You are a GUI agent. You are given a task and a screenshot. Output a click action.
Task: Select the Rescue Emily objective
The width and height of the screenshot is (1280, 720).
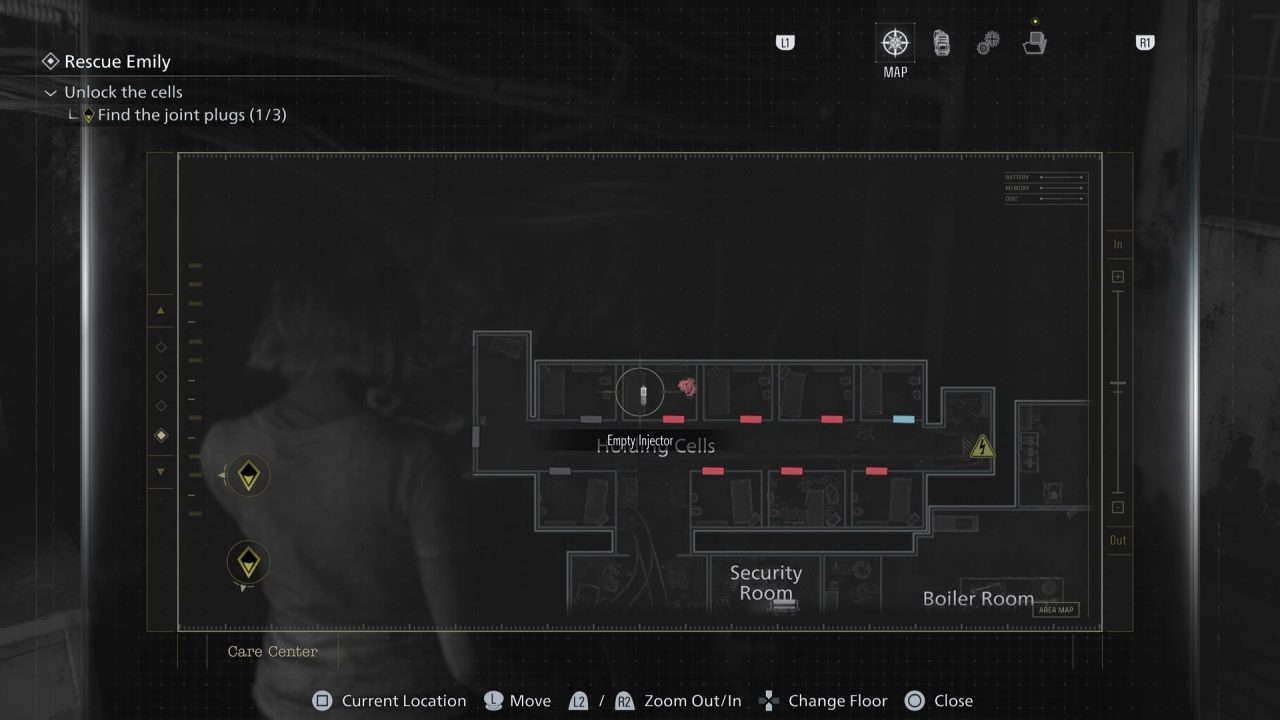pyautogui.click(x=117, y=62)
